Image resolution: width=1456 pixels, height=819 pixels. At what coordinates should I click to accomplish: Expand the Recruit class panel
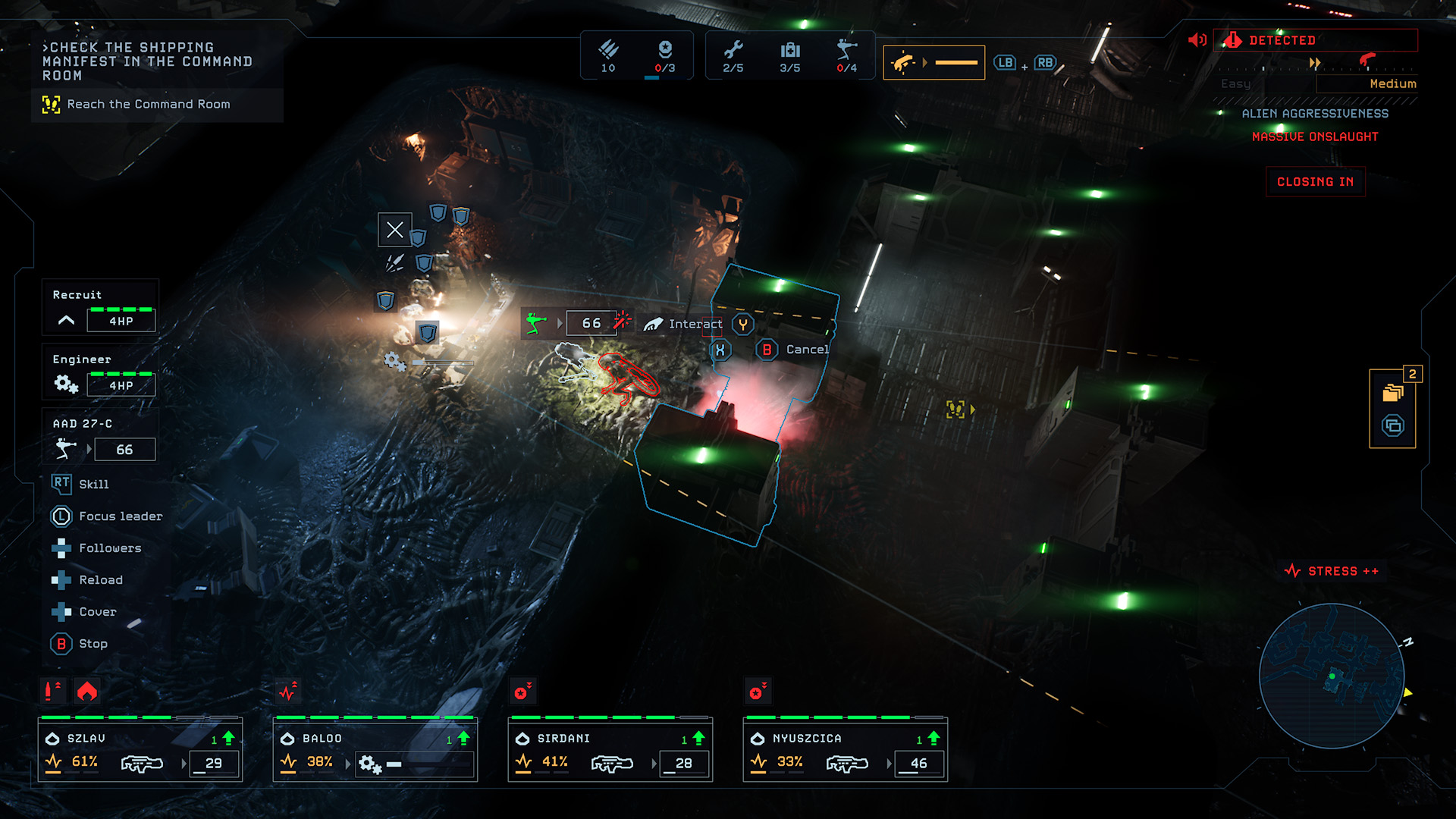(x=67, y=320)
